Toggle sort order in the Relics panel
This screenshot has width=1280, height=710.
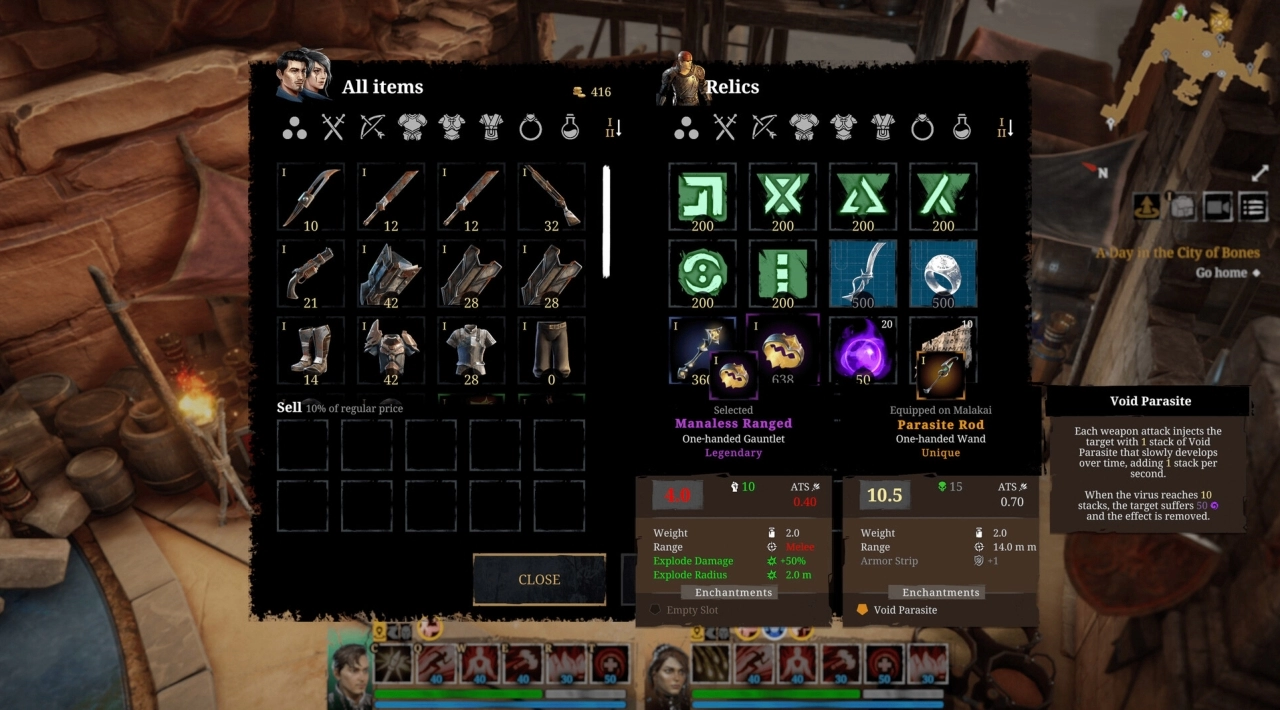[x=1007, y=128]
